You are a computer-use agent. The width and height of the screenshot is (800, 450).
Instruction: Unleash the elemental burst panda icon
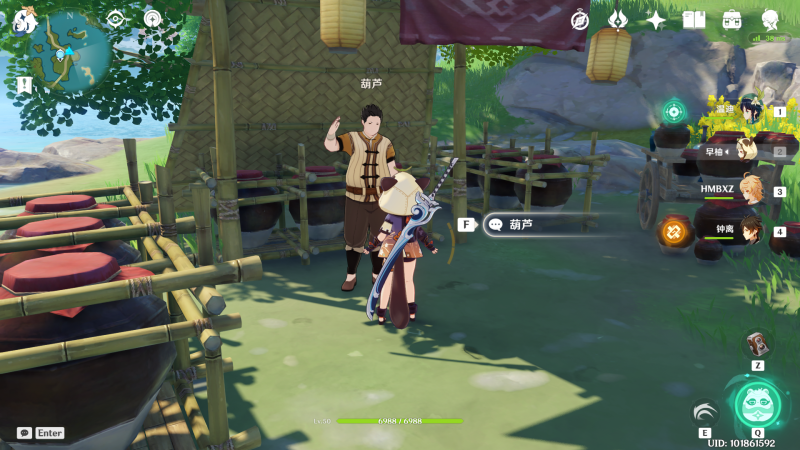[757, 403]
